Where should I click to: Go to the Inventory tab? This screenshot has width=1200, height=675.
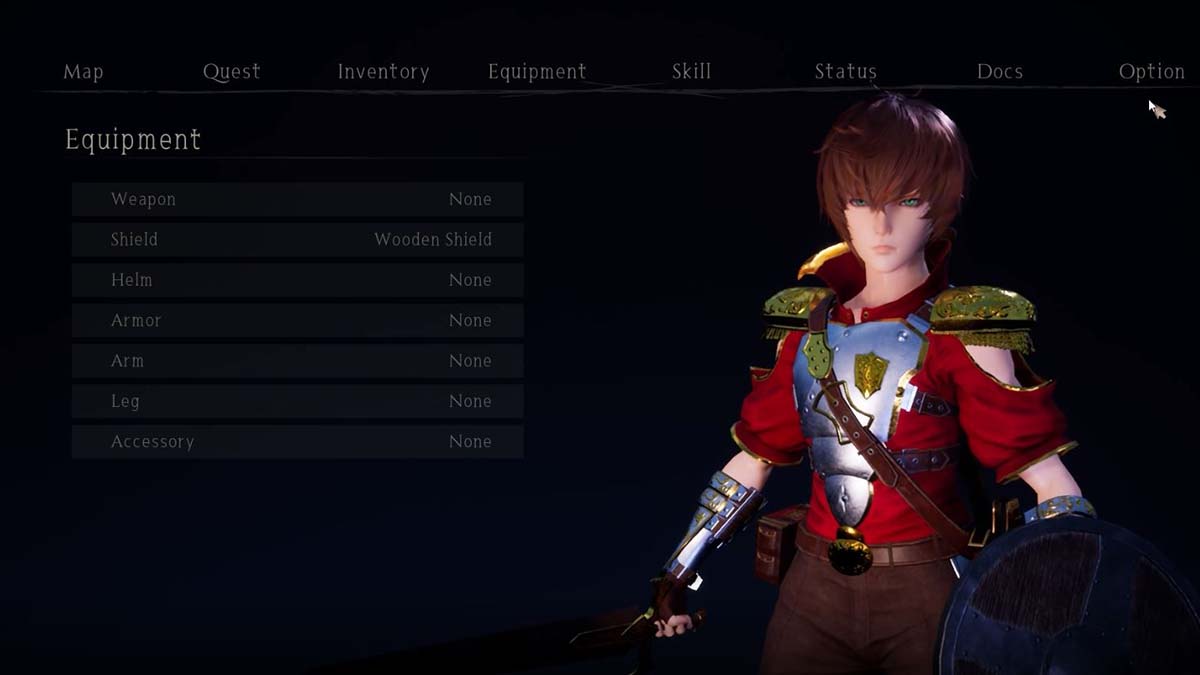(x=383, y=72)
